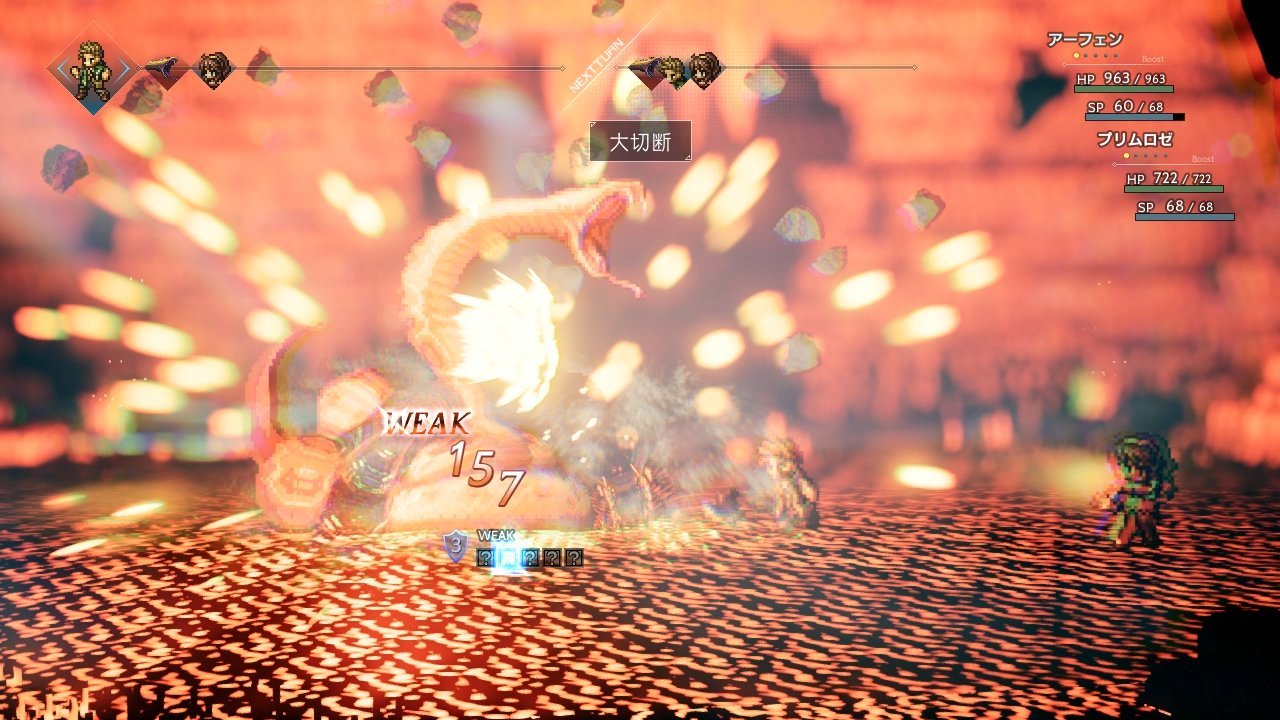Click the enemy shield counter icon
This screenshot has width=1280, height=720.
(x=456, y=546)
